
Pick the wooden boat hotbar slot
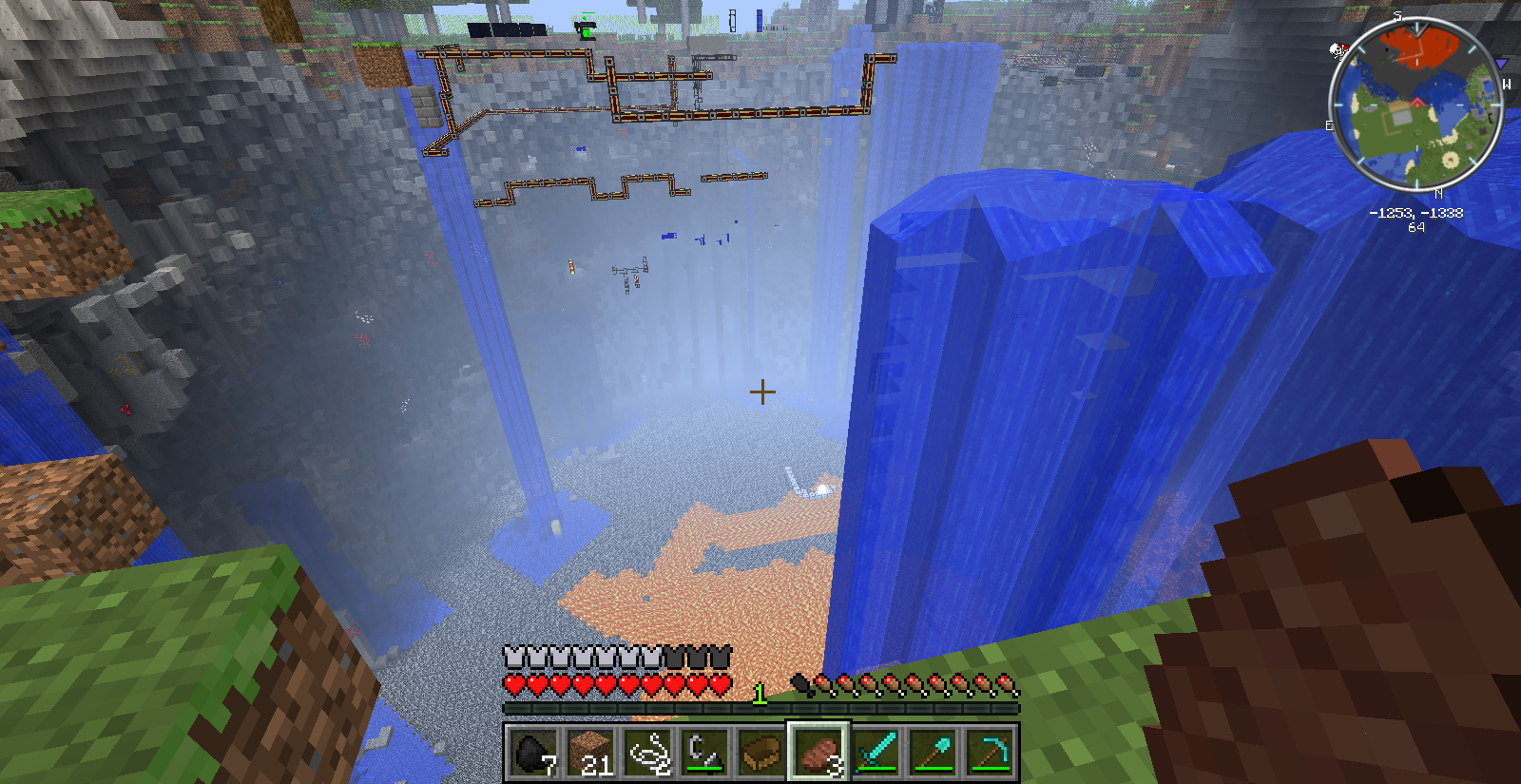tap(761, 753)
